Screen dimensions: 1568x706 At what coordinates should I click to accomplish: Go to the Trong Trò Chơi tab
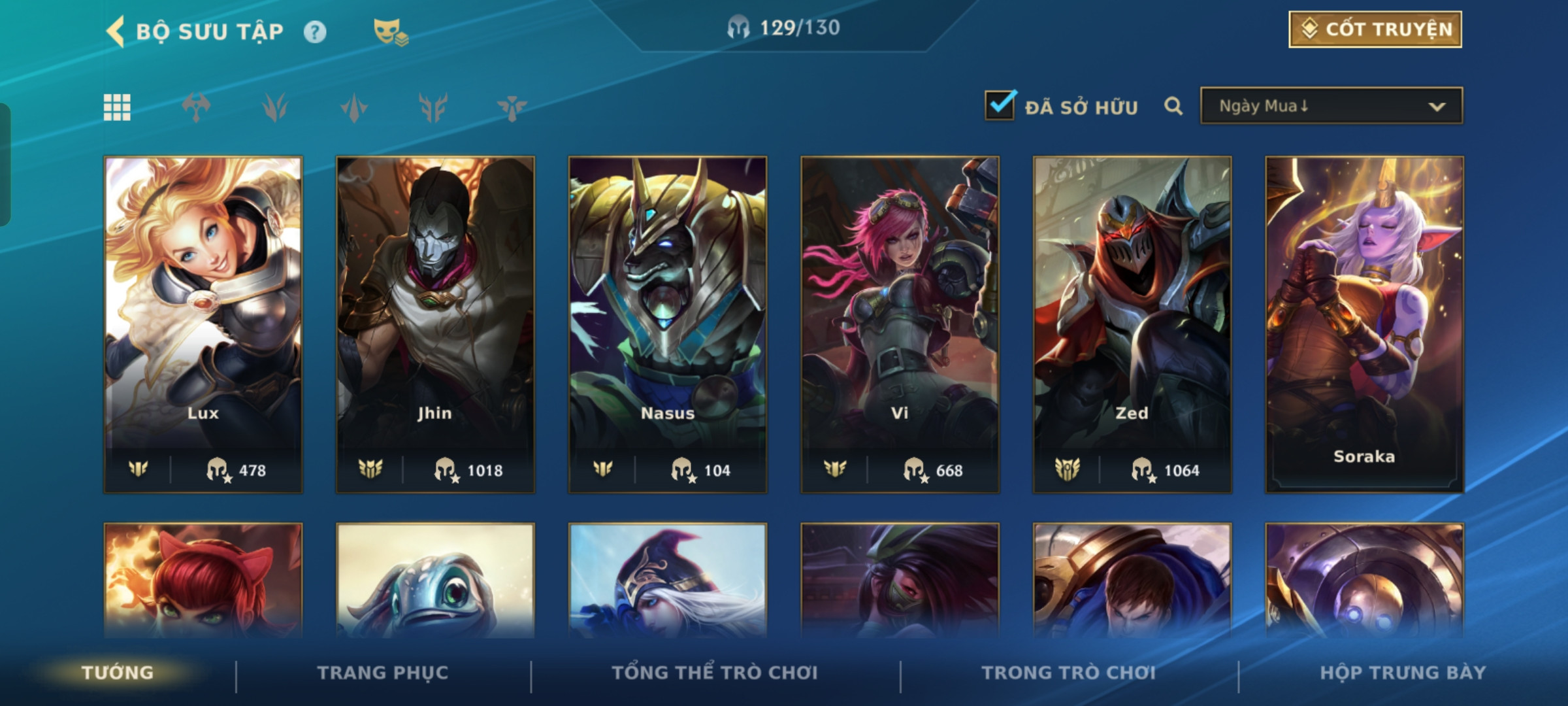(x=1069, y=673)
